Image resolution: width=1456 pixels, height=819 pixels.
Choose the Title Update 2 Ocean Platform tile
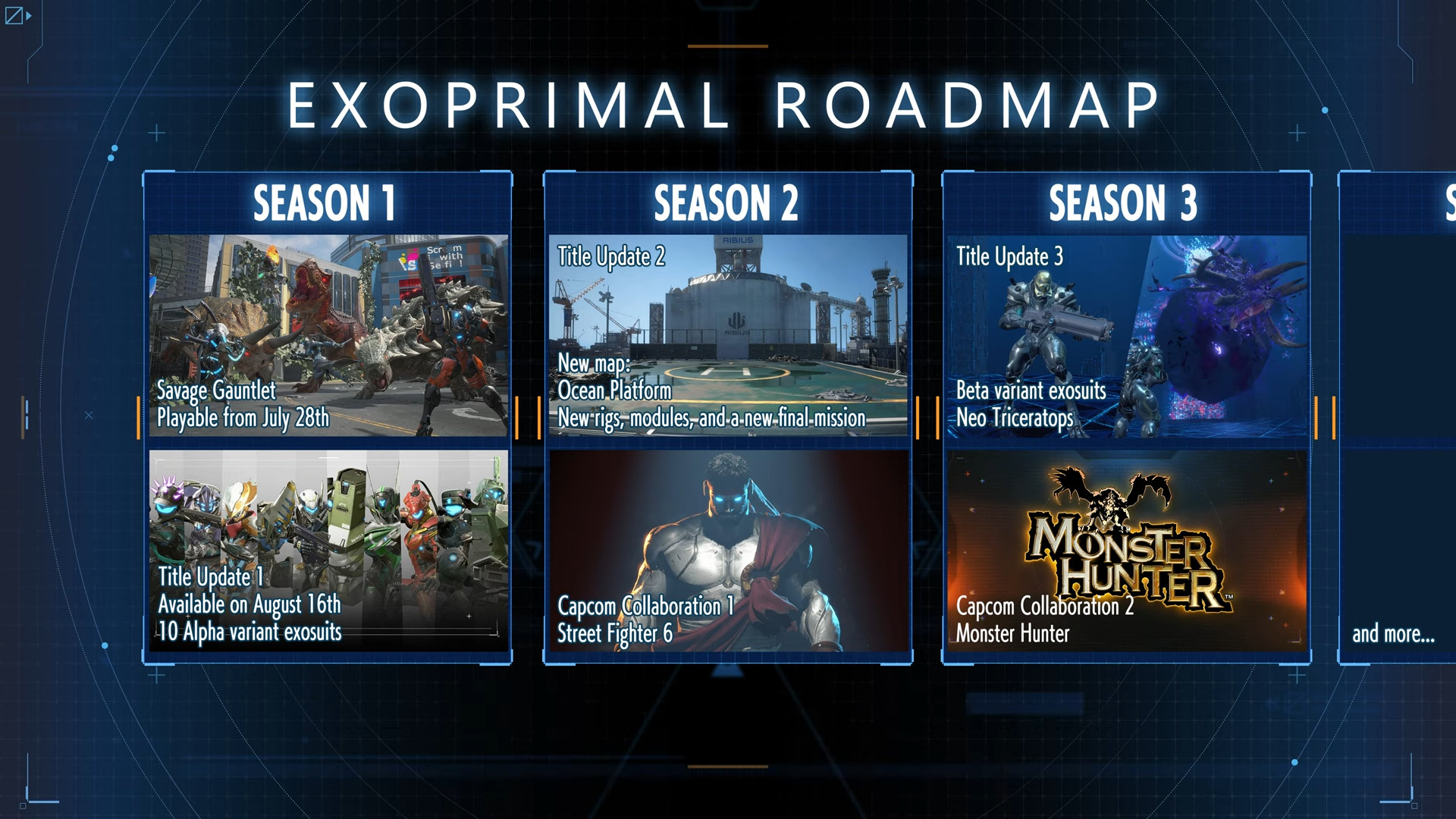[728, 335]
